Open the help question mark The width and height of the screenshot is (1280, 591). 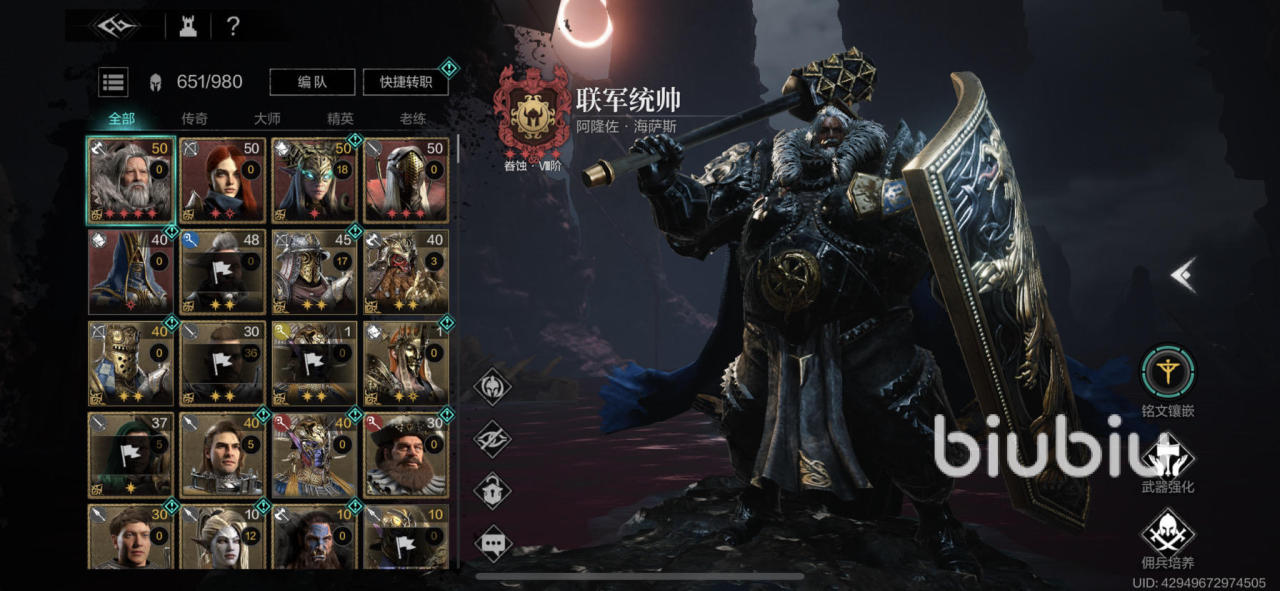233,27
